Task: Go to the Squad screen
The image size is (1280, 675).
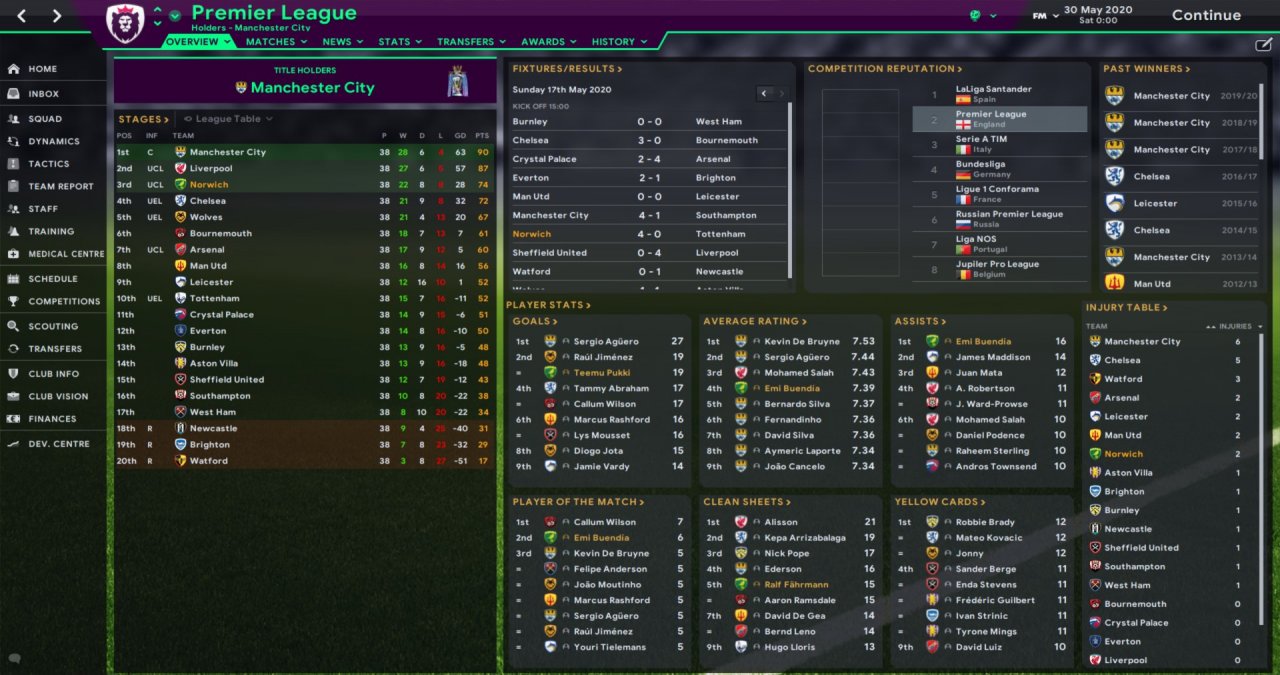Action: coord(45,119)
